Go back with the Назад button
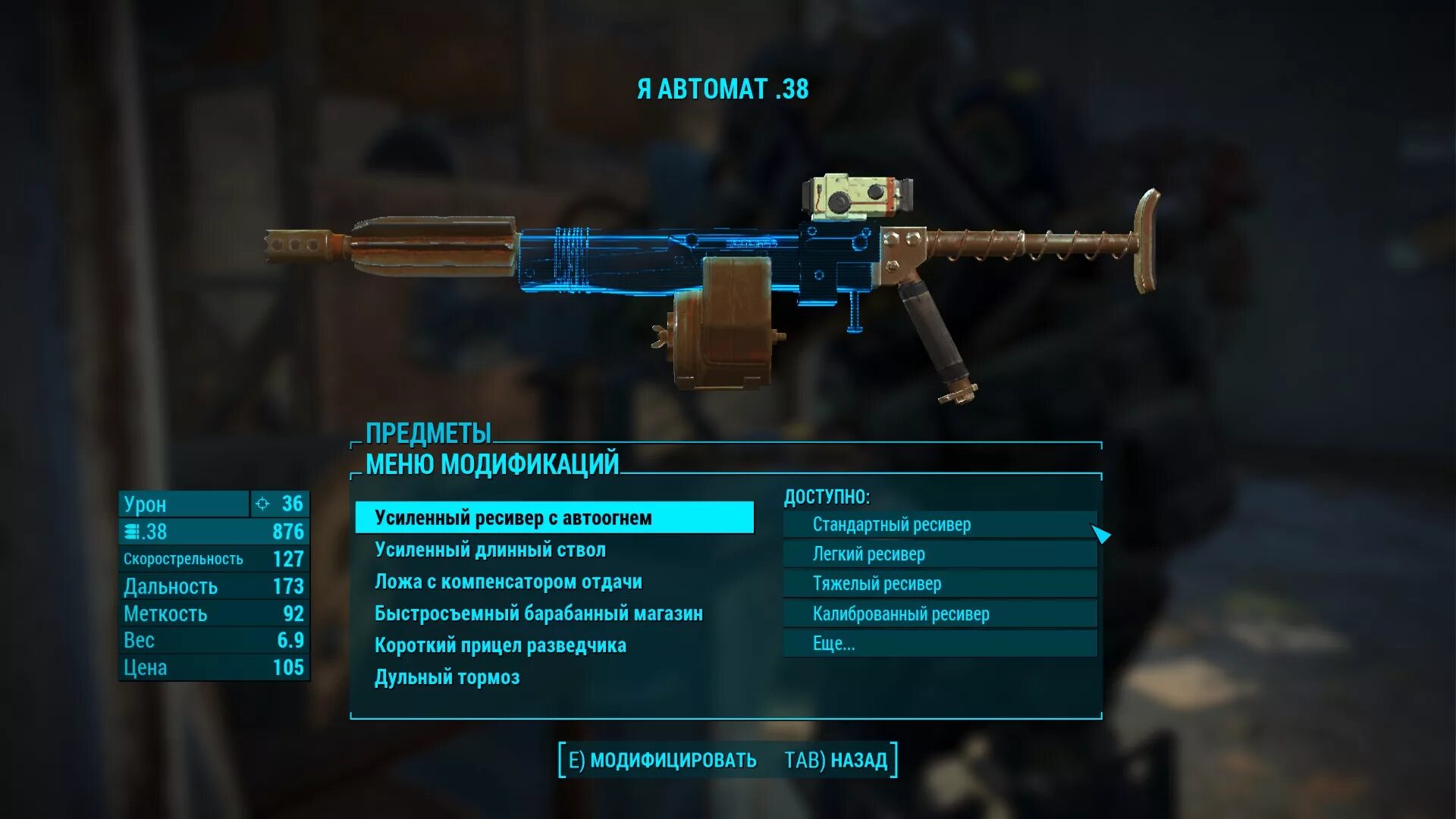The image size is (1456, 819). [x=836, y=760]
